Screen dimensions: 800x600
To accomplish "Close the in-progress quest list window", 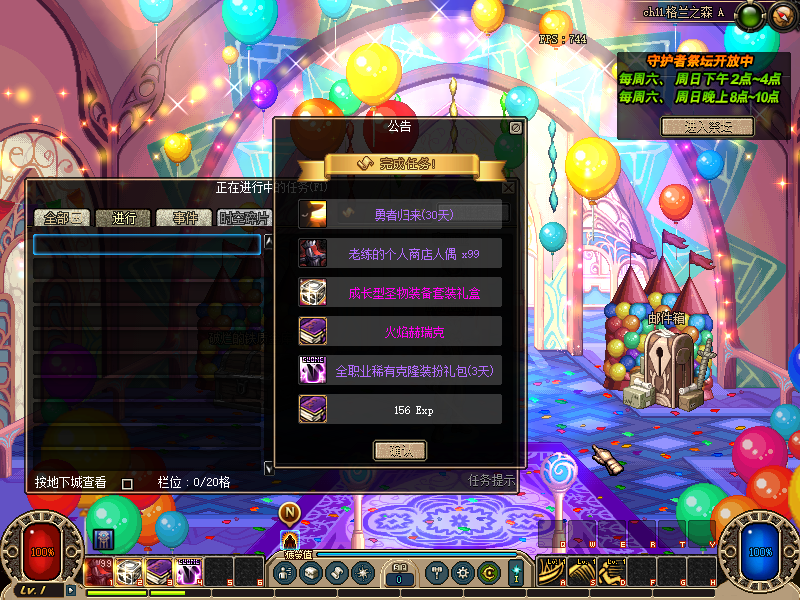I will pyautogui.click(x=508, y=187).
